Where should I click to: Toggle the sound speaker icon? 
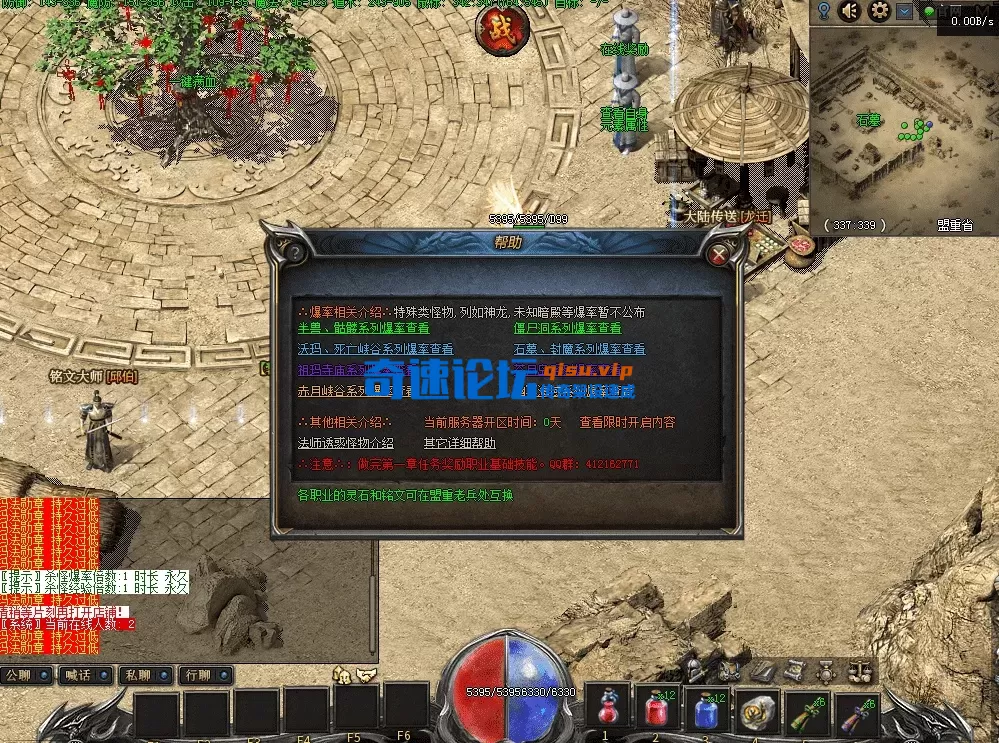click(x=850, y=11)
